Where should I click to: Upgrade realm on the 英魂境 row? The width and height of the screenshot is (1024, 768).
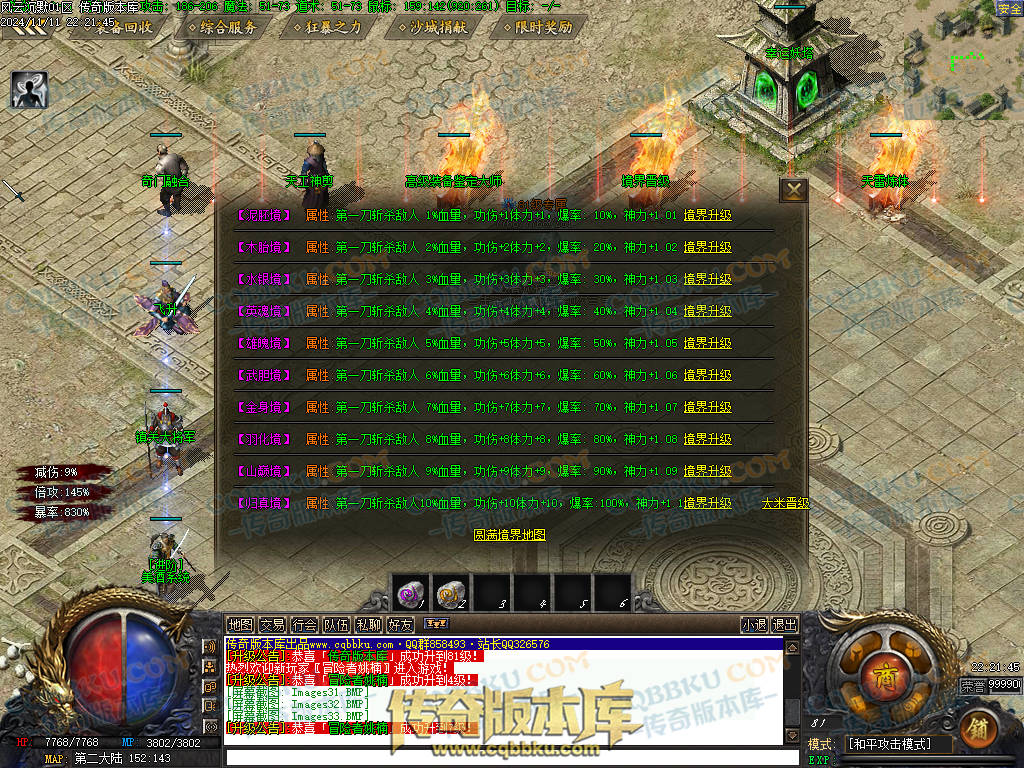point(707,311)
